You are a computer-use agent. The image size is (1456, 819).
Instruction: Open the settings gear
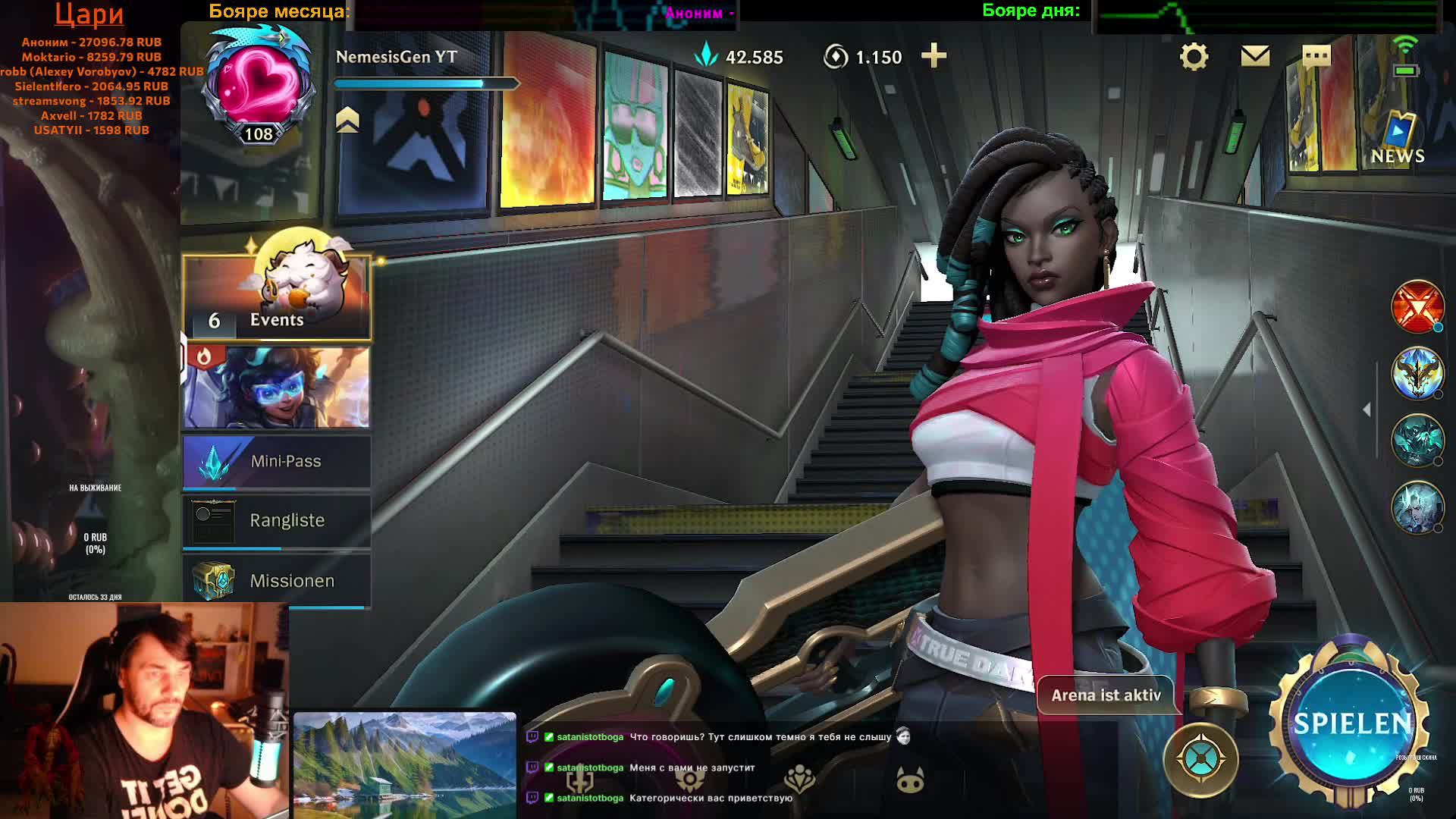click(1194, 57)
